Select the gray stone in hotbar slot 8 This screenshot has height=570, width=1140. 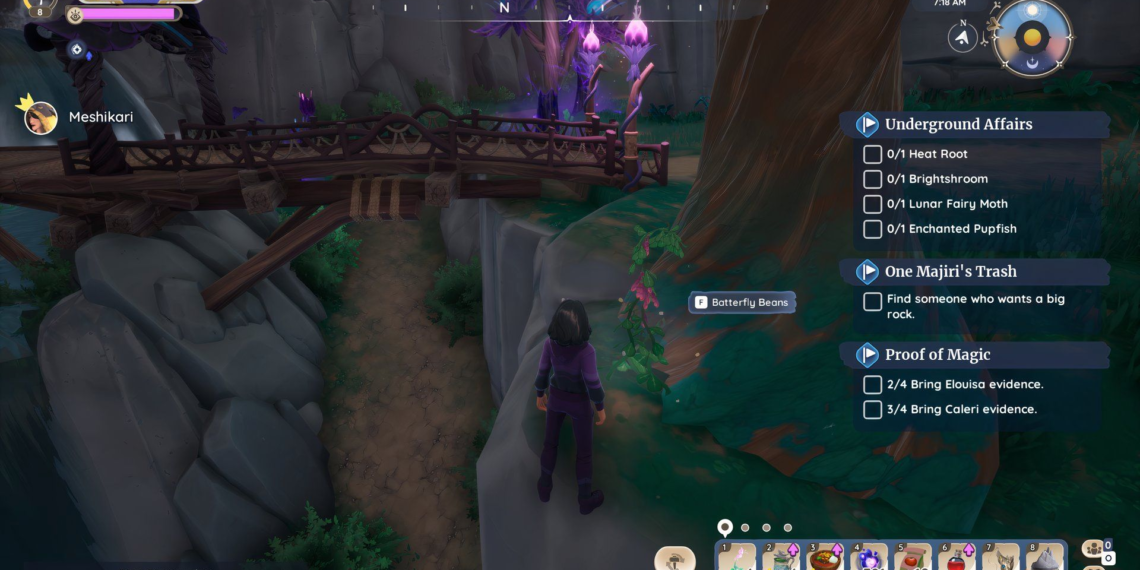coord(1046,558)
